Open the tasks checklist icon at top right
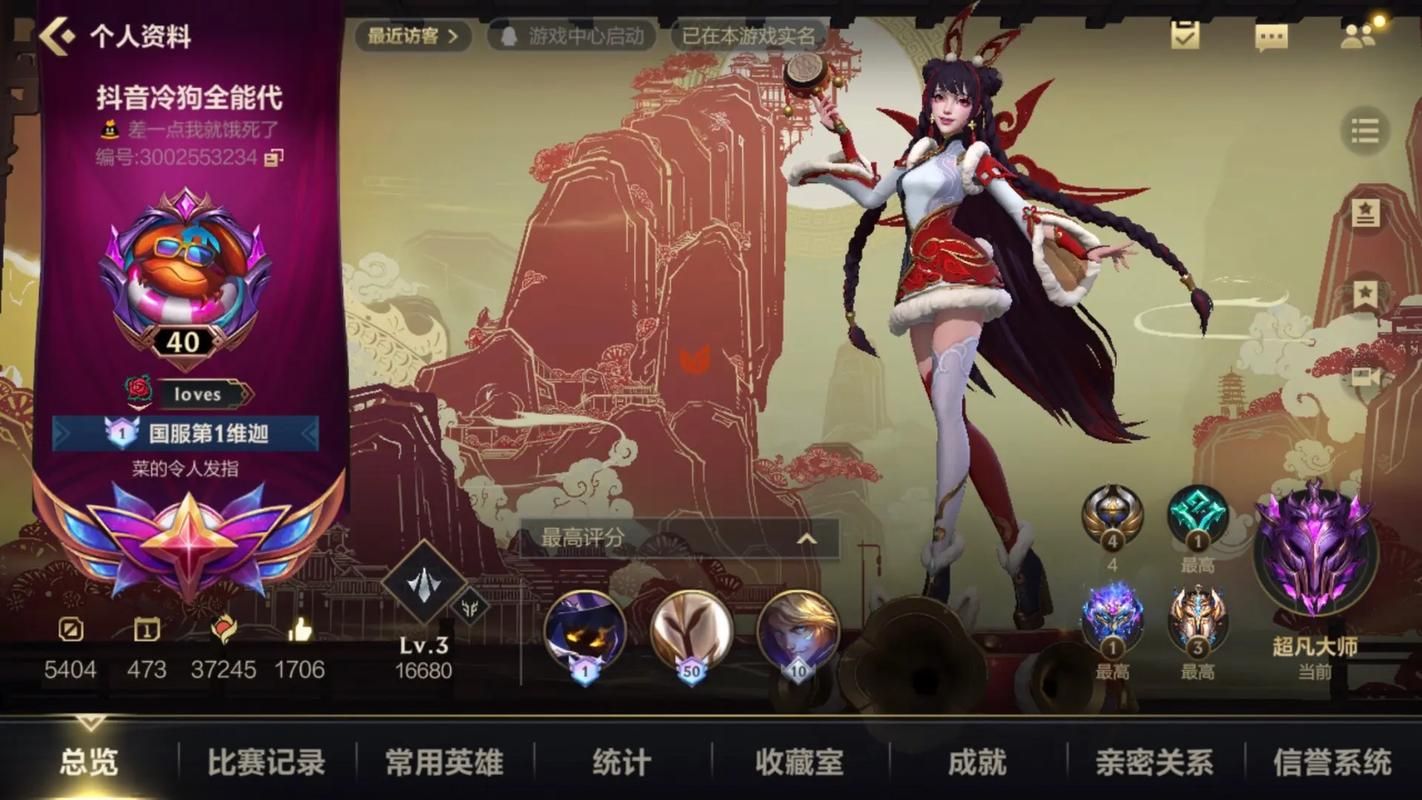 [1184, 35]
